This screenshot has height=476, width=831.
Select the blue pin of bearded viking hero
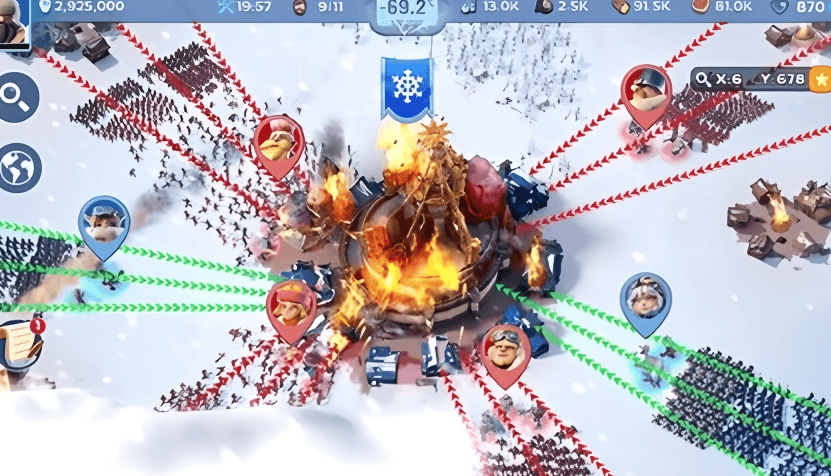104,225
